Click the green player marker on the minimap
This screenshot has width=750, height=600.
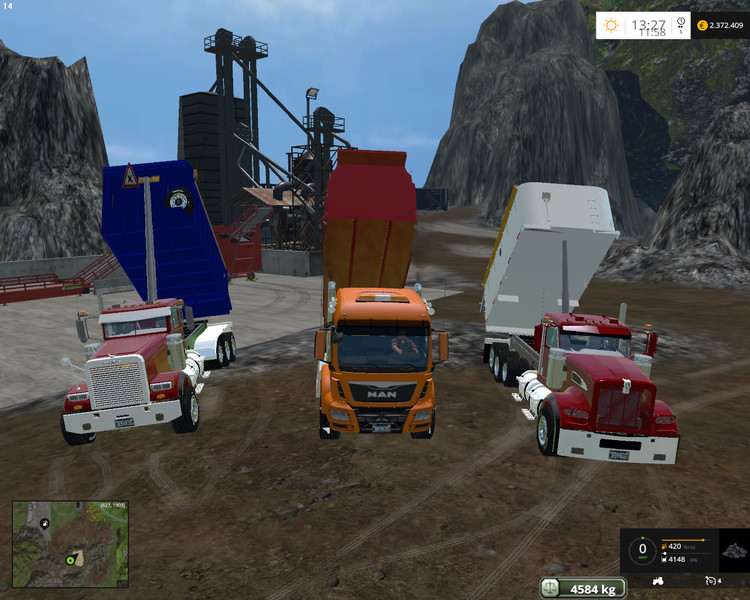pyautogui.click(x=70, y=559)
